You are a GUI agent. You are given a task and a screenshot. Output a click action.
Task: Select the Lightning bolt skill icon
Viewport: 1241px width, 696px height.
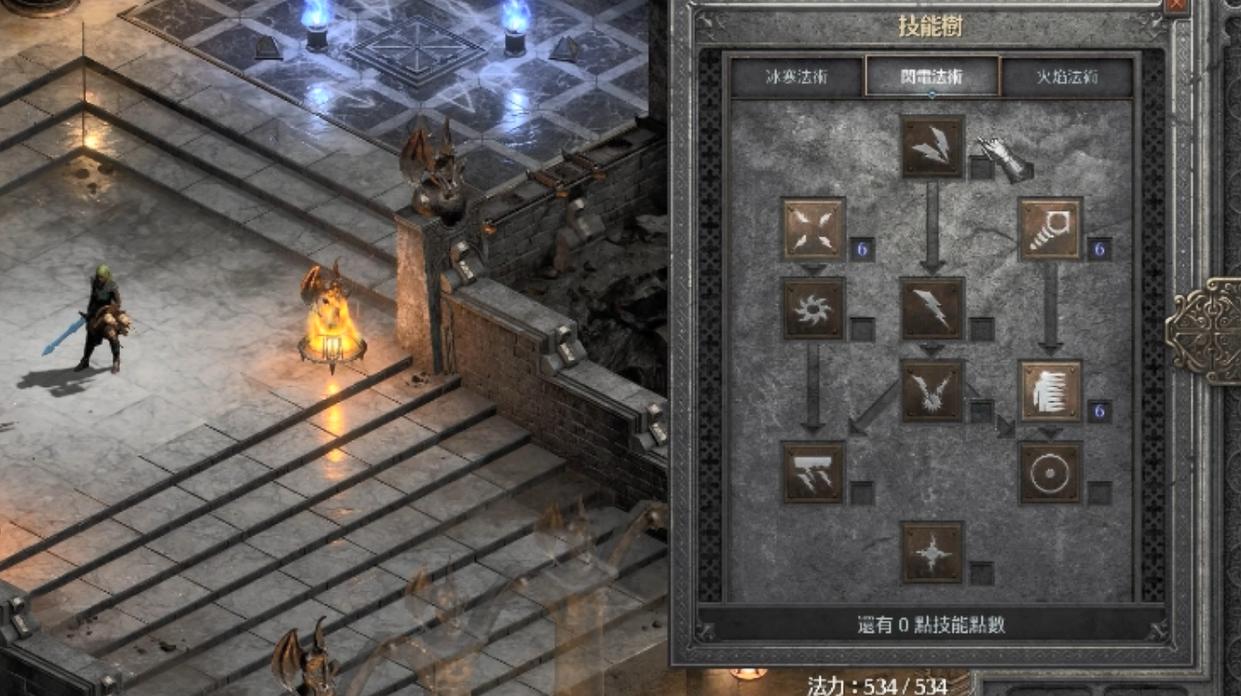932,309
